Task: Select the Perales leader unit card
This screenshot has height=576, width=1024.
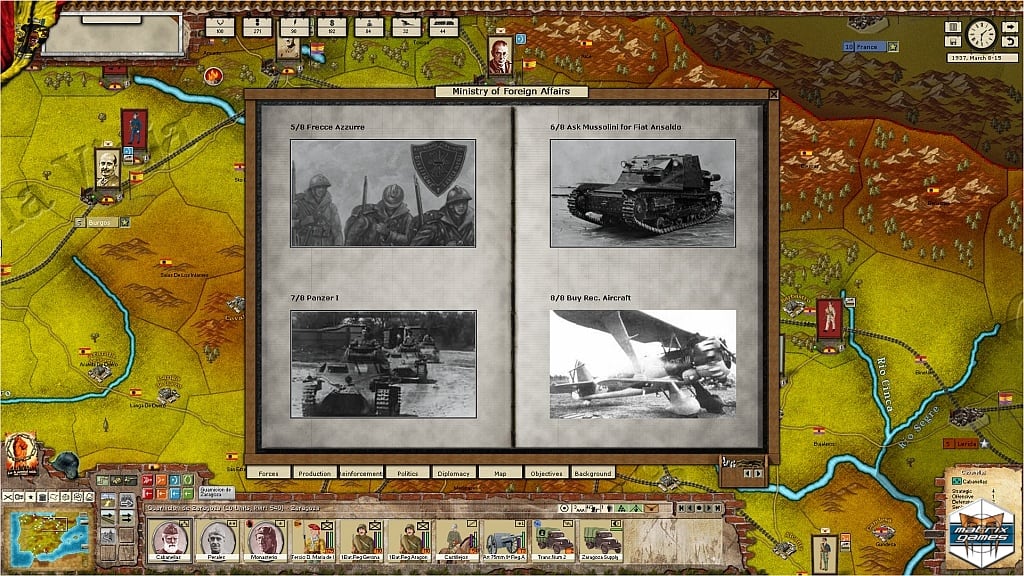Action: click(x=217, y=540)
